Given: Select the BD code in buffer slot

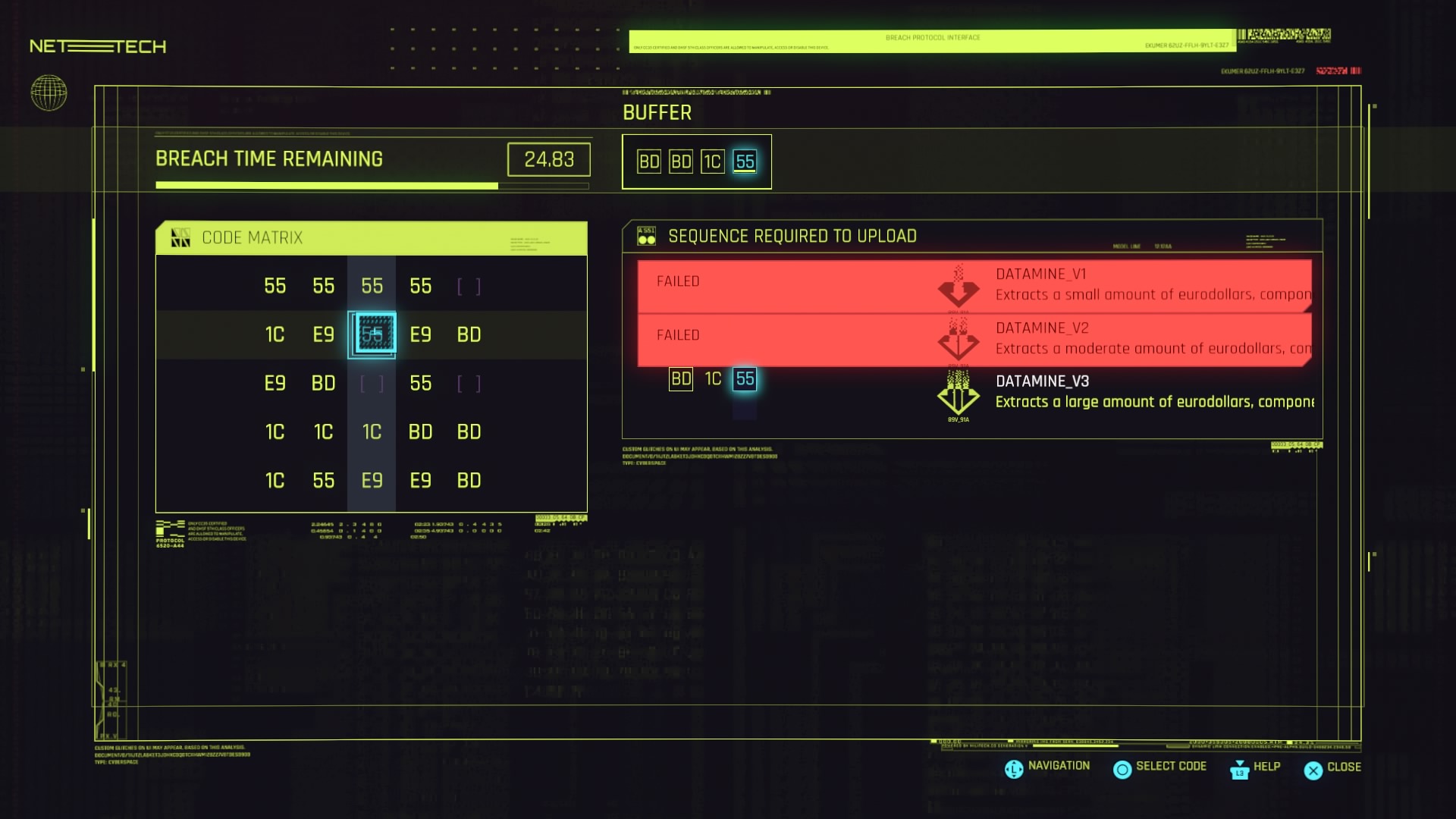Looking at the screenshot, I should pos(648,161).
